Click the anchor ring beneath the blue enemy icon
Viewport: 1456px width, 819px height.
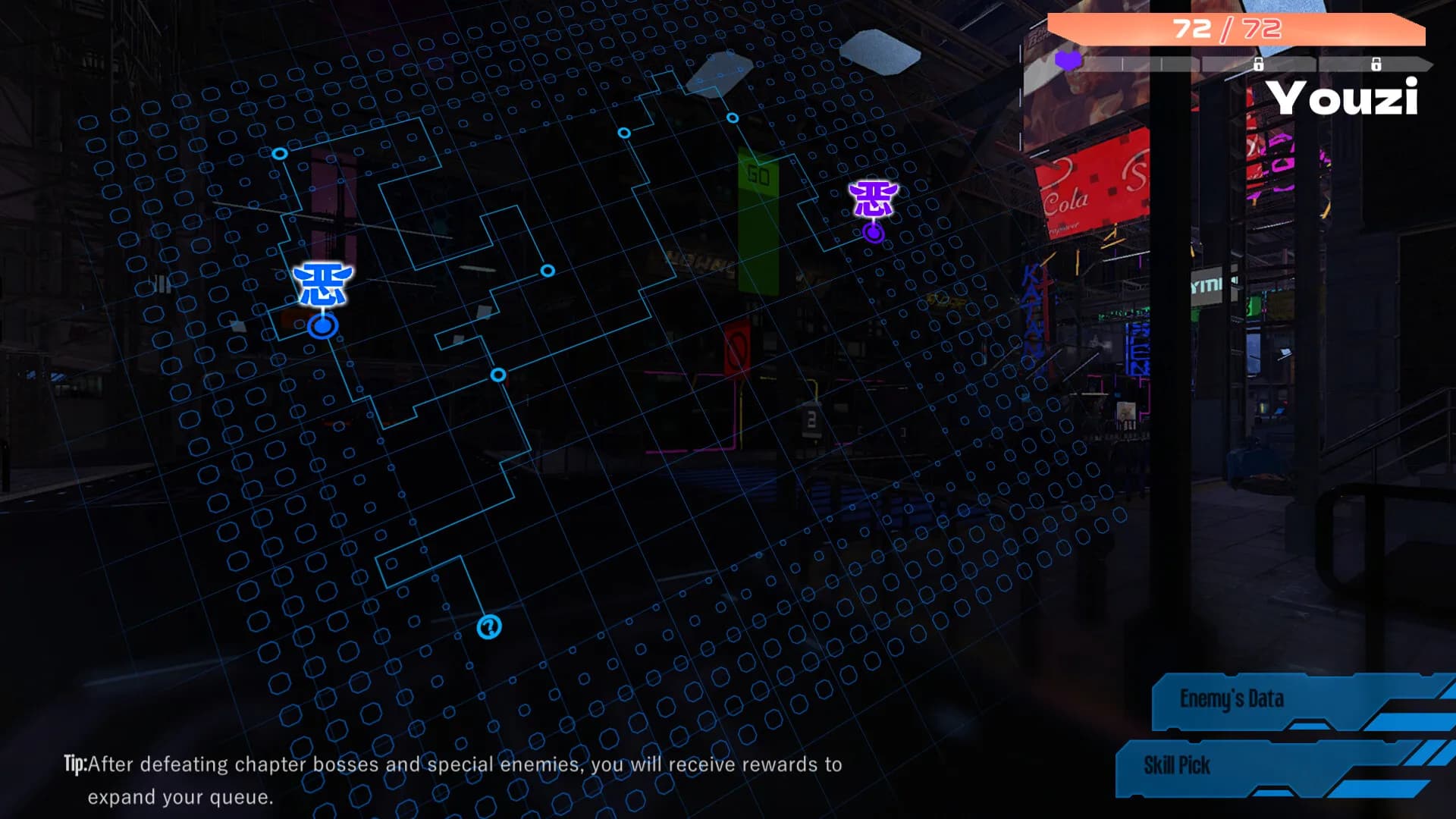322,326
